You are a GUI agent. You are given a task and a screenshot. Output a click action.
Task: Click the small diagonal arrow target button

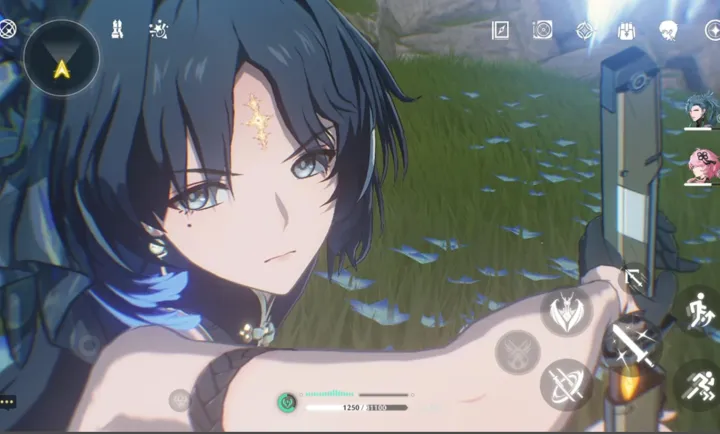point(632,278)
